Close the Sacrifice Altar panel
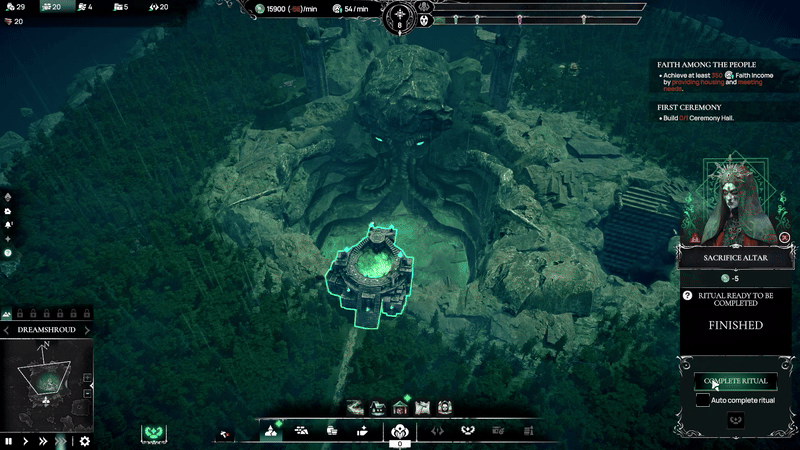Image resolution: width=800 pixels, height=450 pixels. click(x=785, y=238)
